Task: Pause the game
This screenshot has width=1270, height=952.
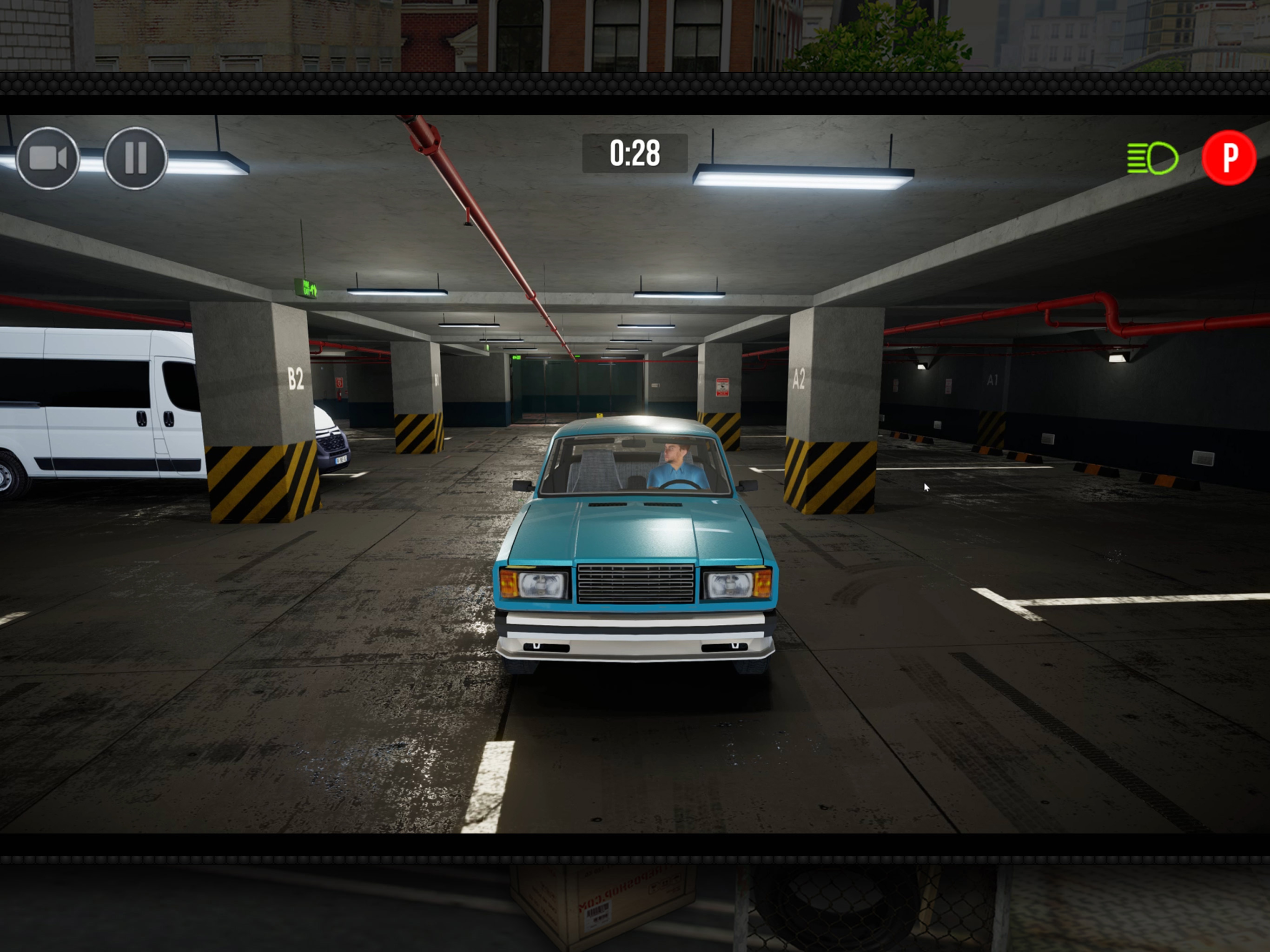Action: click(135, 159)
